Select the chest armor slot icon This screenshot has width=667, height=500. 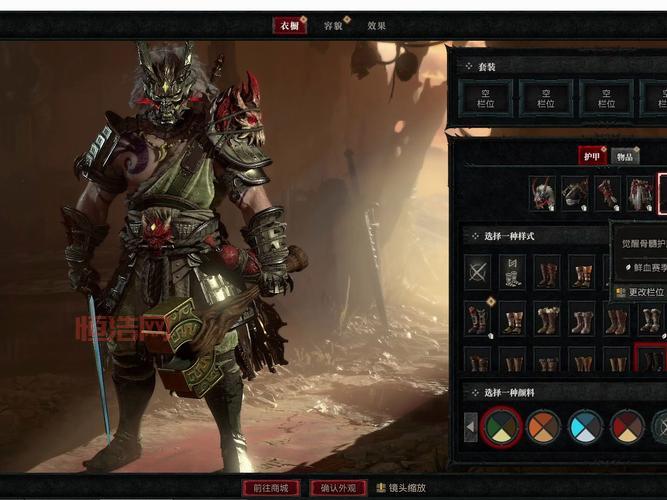click(575, 193)
